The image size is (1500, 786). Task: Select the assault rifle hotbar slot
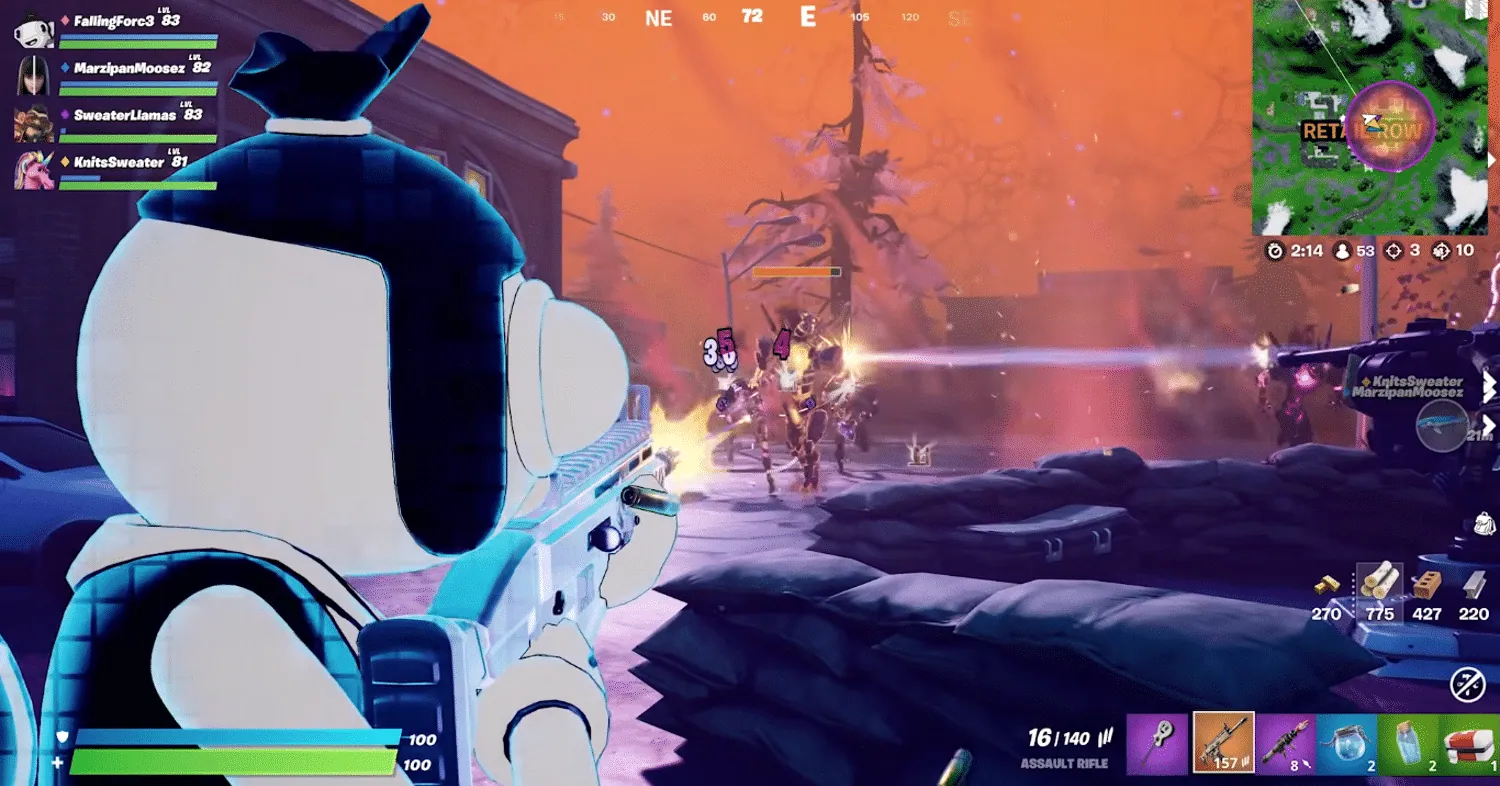[1223, 743]
